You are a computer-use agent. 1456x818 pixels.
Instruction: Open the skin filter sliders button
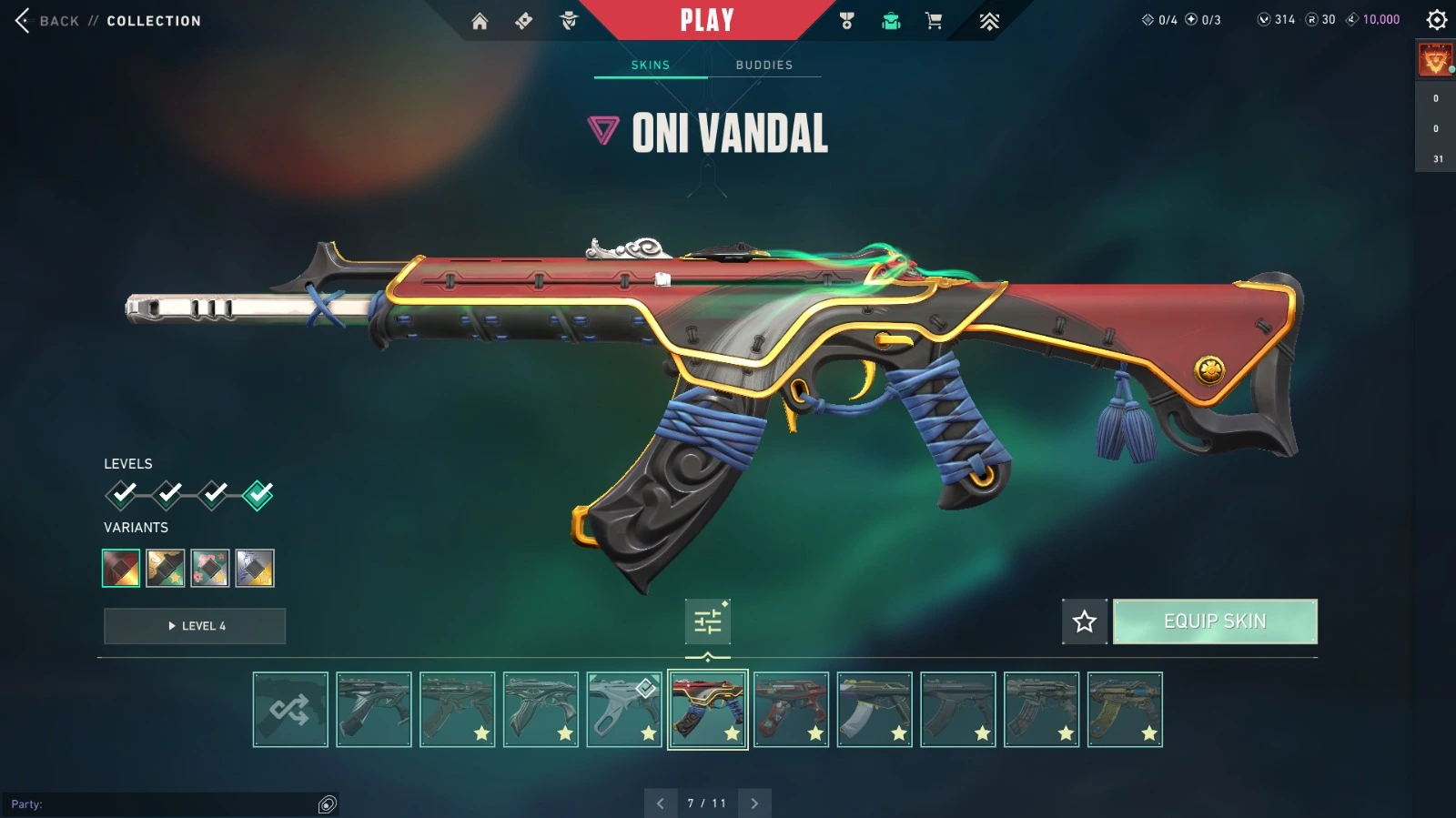click(x=707, y=621)
